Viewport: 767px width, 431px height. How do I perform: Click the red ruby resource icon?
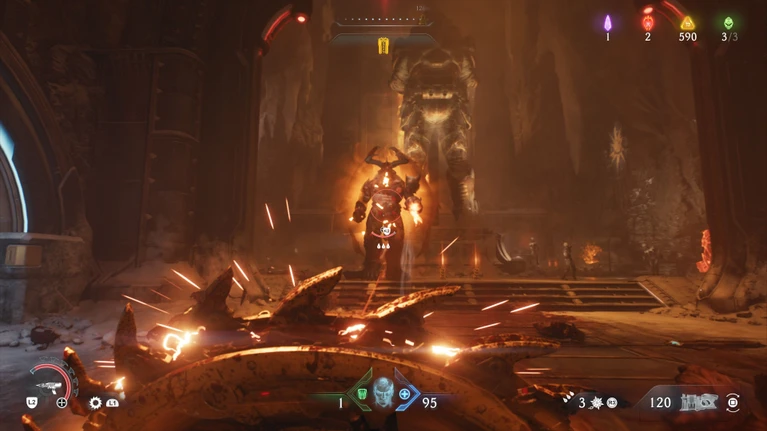[647, 22]
